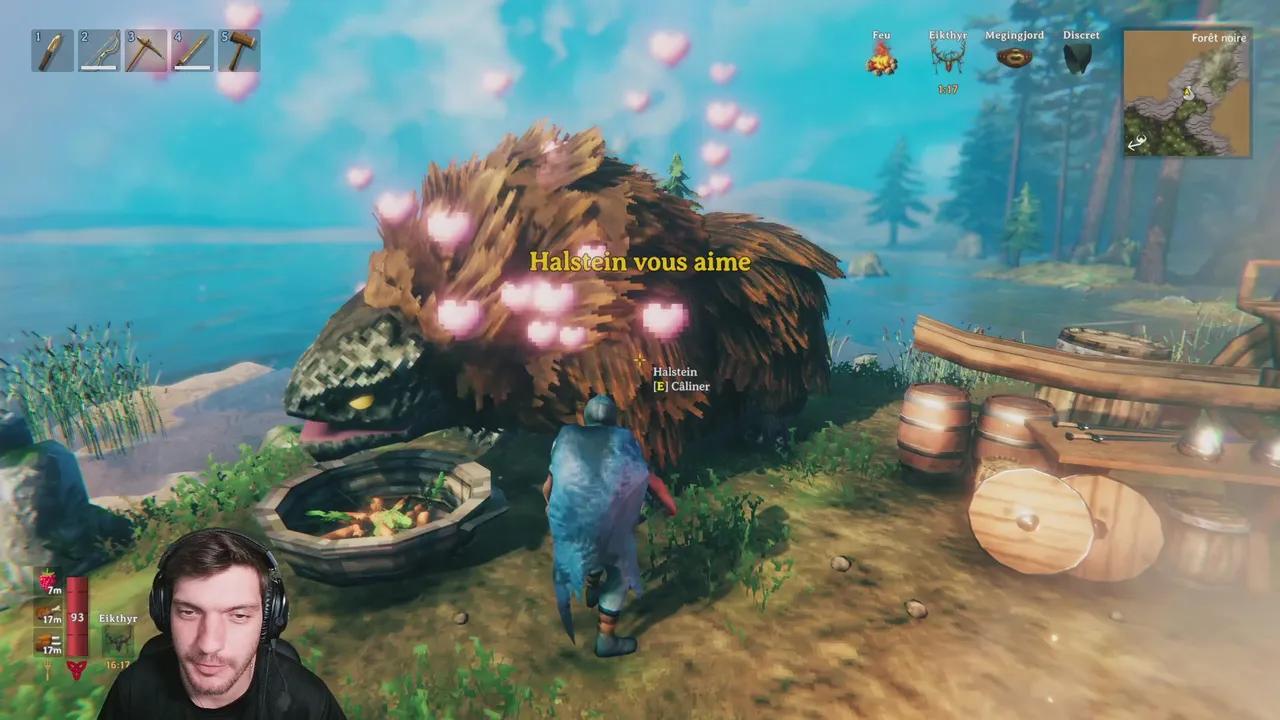Equip the hammer from hotbar slot 5
1280x720 pixels.
[239, 51]
